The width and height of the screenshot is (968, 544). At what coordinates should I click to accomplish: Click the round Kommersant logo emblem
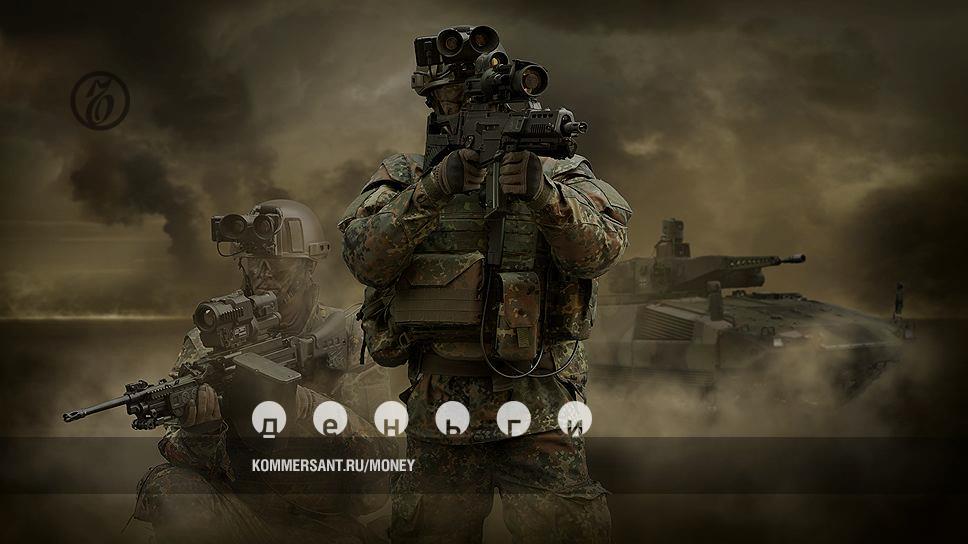tap(100, 101)
